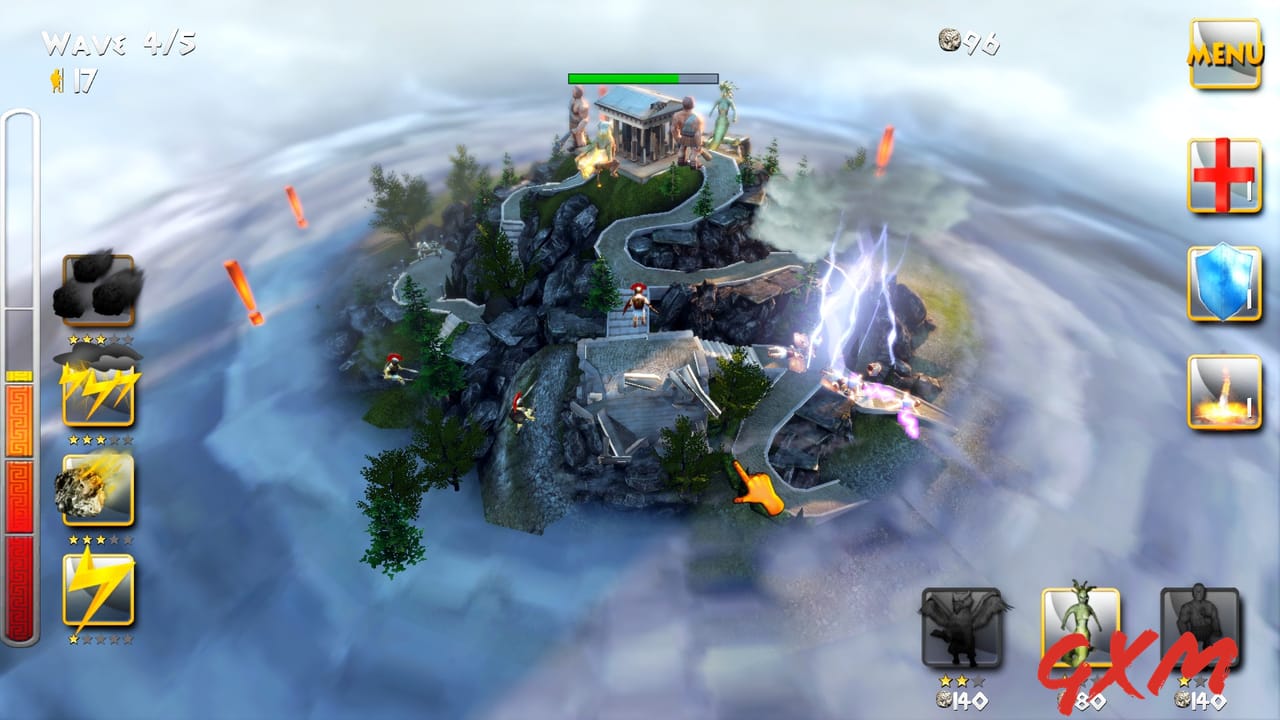Open star upgrades under boulder power
The width and height of the screenshot is (1280, 720).
[x=99, y=338]
